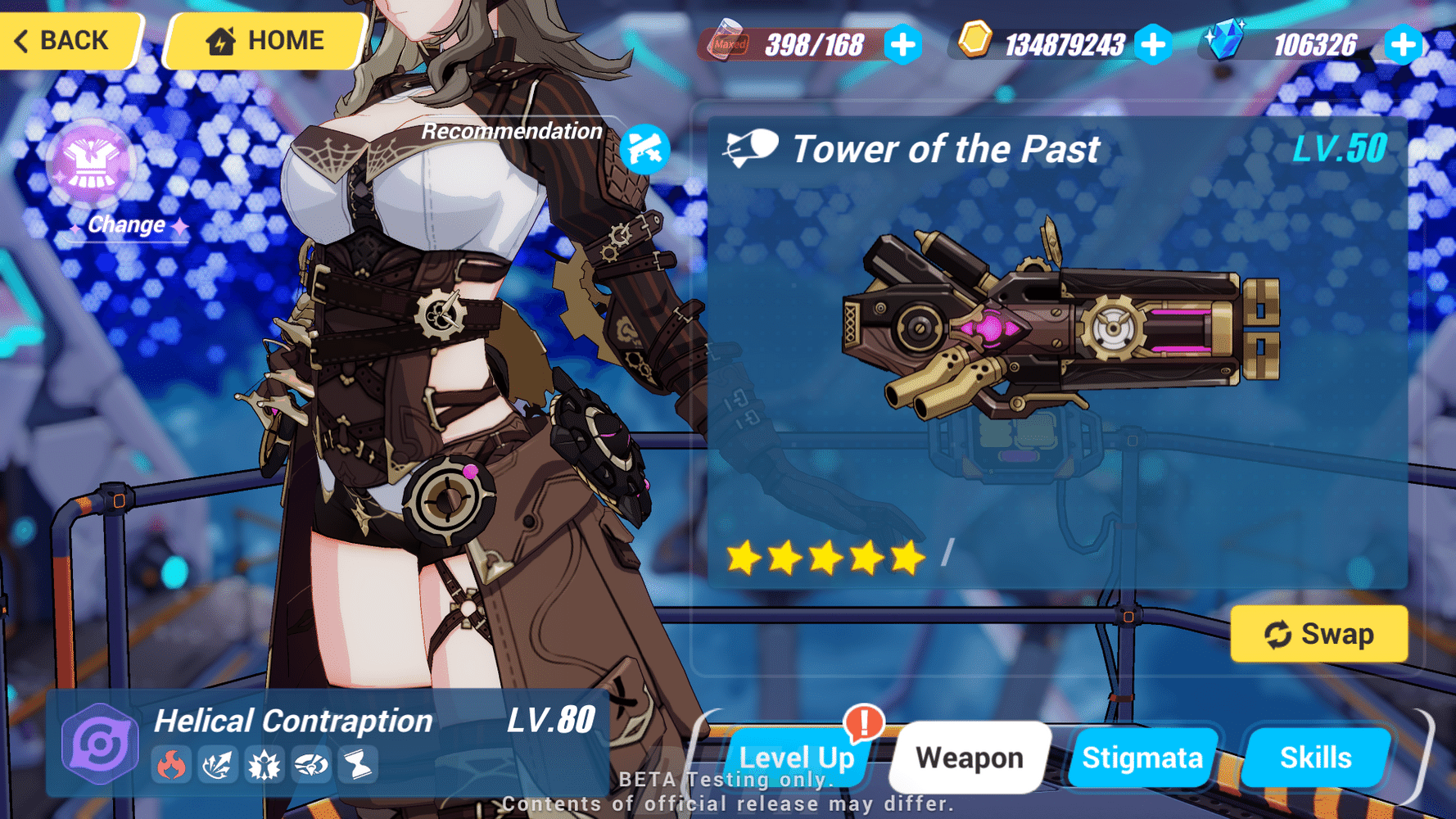
Task: Open the crystal top-up panel via its plus
Action: 1403,45
